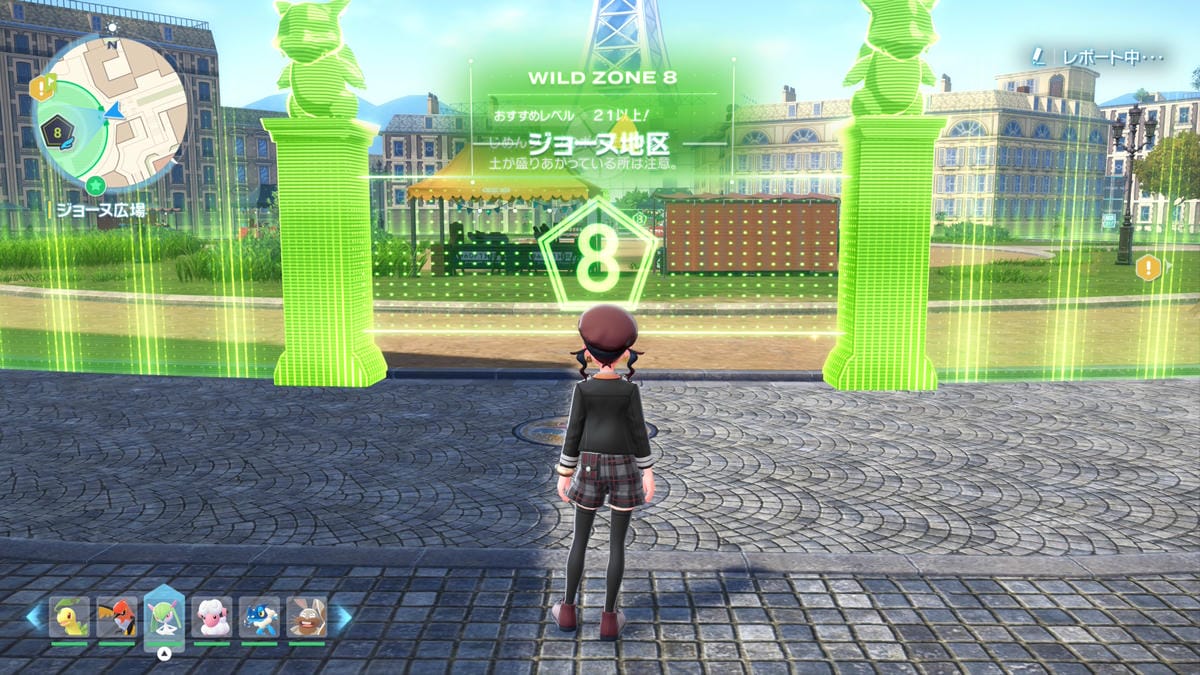The image size is (1200, 675).
Task: Select the Wild Zone 8 pentagon on minimap
Action: [59, 129]
